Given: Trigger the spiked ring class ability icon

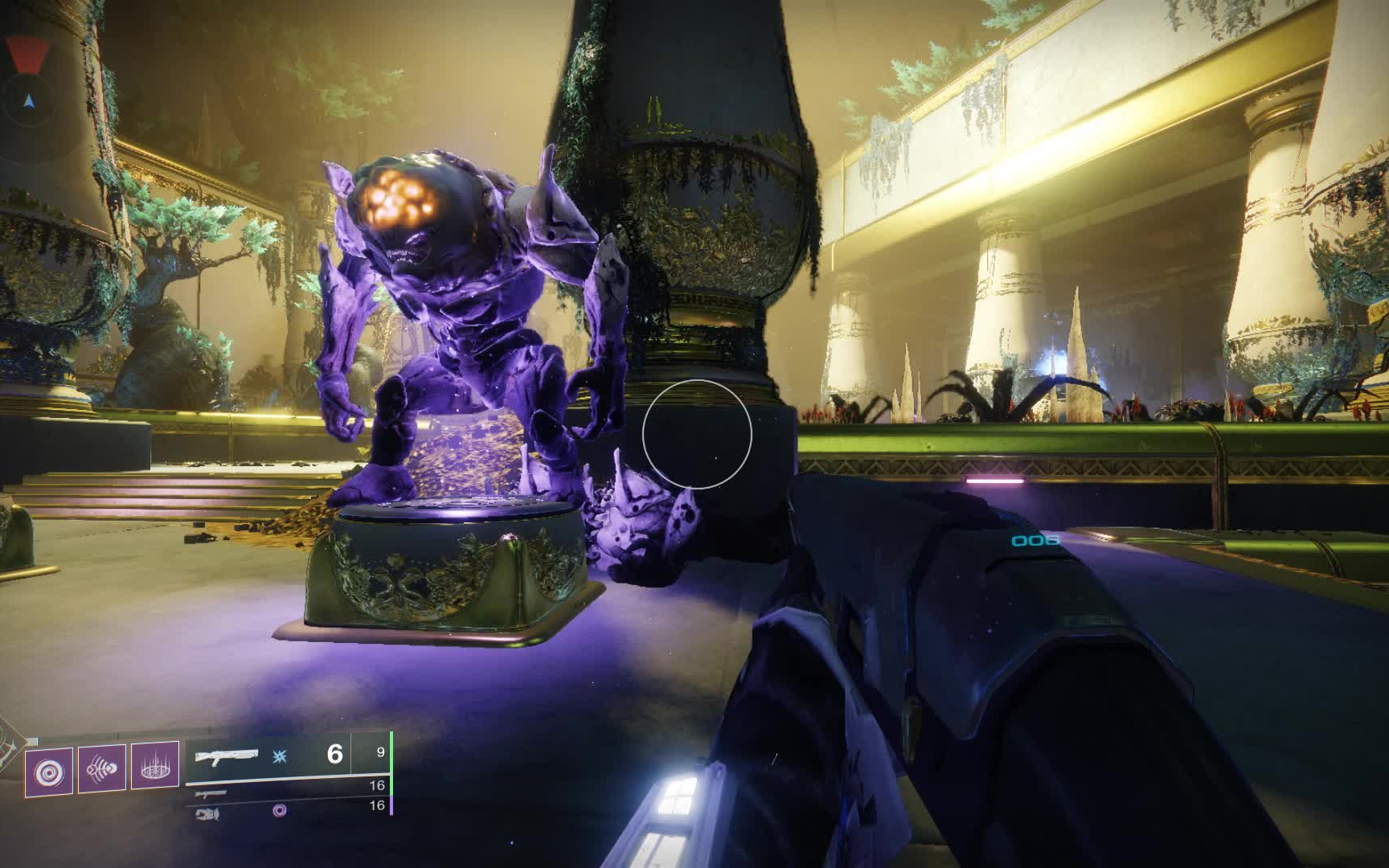Looking at the screenshot, I should (154, 767).
